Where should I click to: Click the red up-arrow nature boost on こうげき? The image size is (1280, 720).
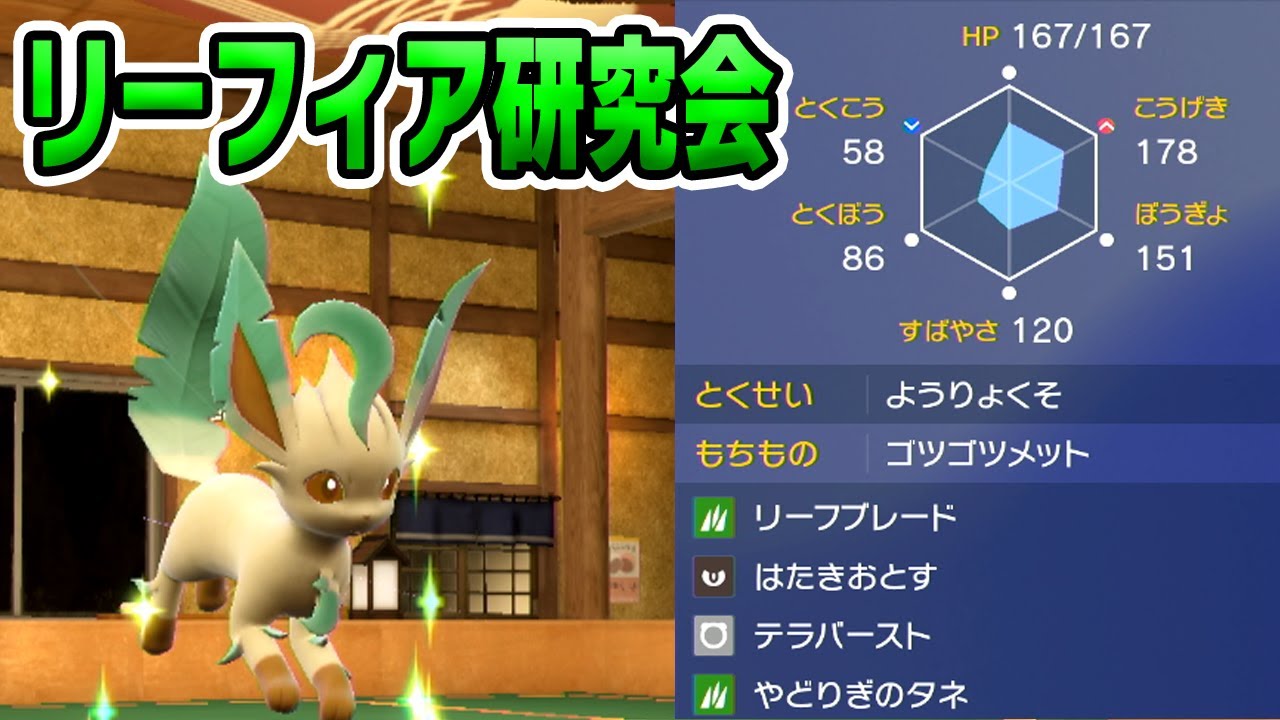(x=1107, y=124)
